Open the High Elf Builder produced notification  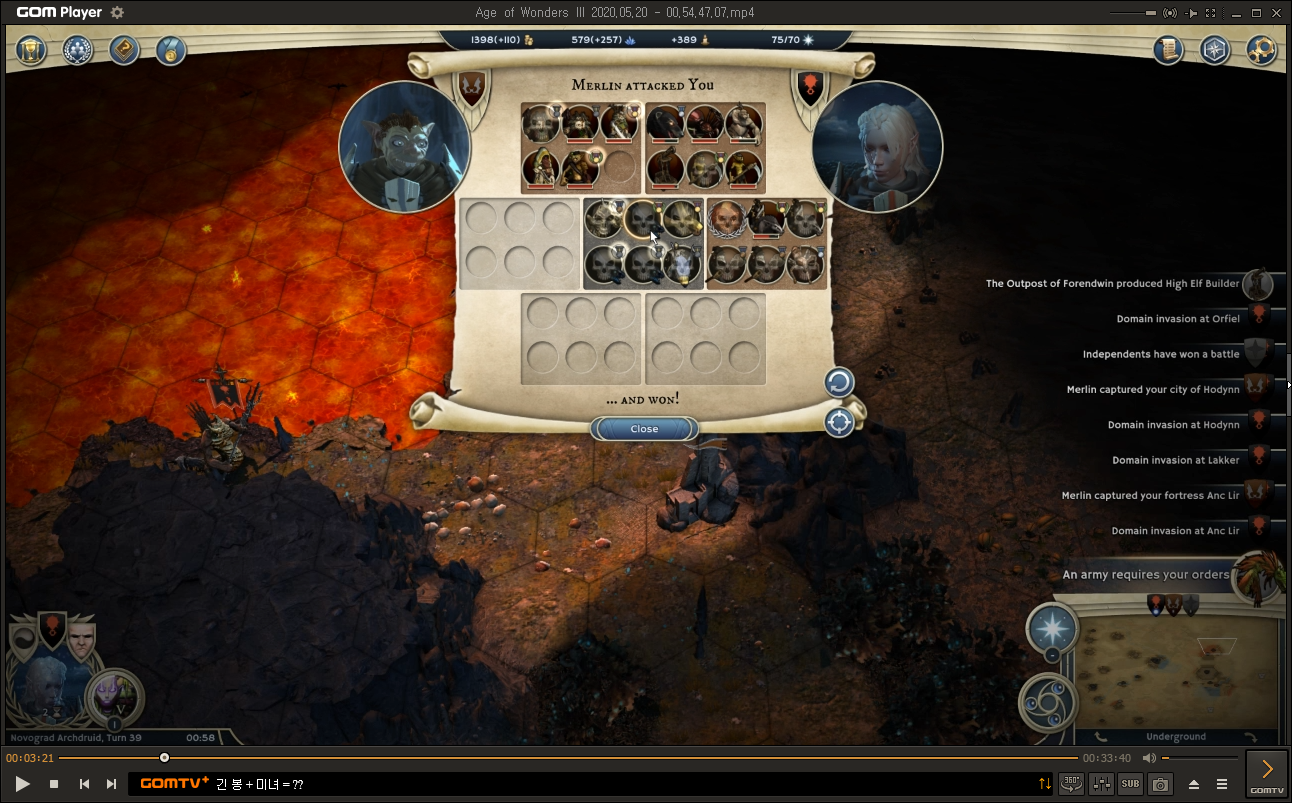[x=1112, y=284]
